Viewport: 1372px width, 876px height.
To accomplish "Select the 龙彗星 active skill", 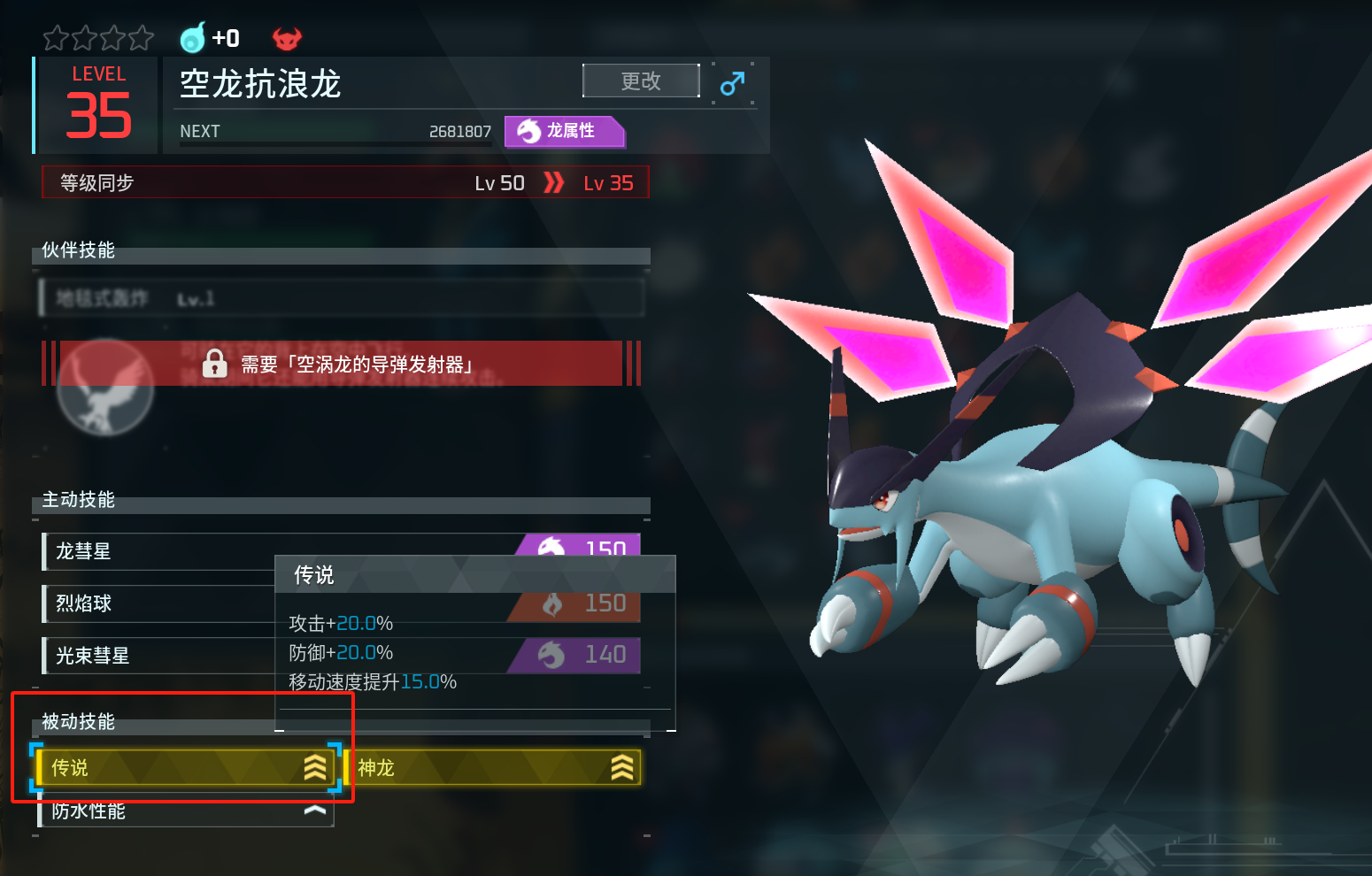I will (x=159, y=551).
